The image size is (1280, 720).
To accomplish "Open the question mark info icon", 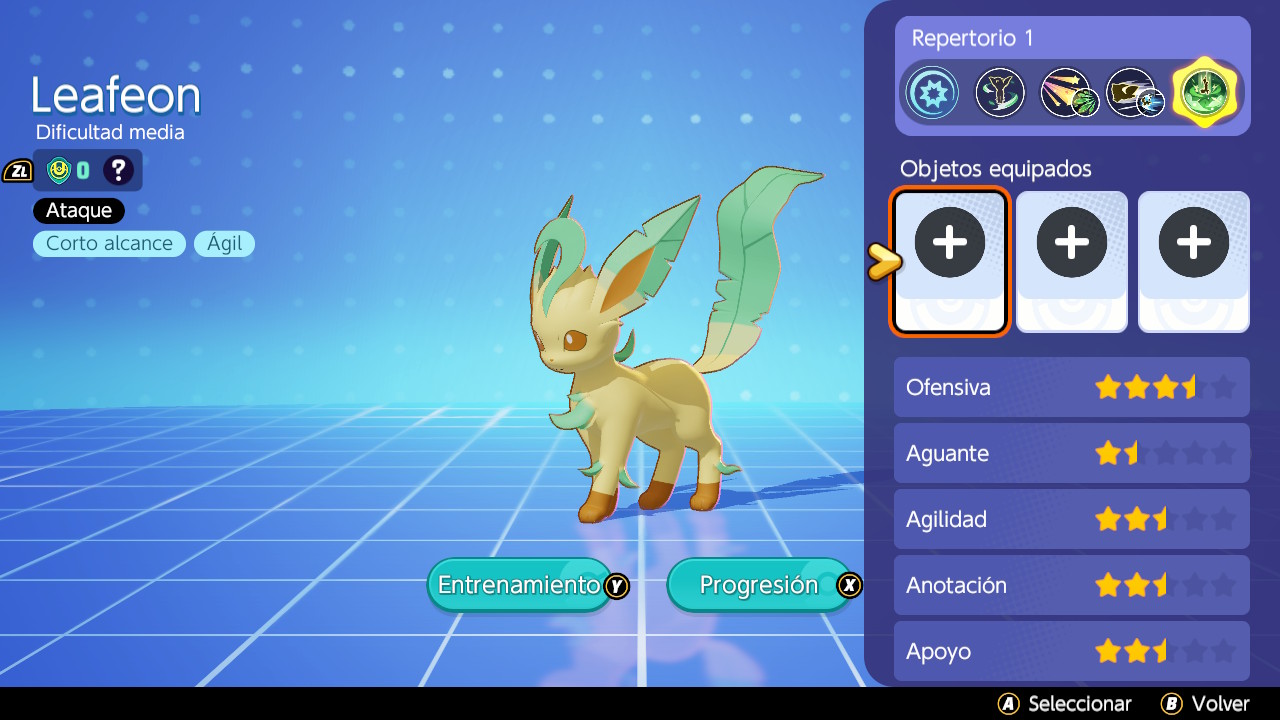I will (119, 170).
